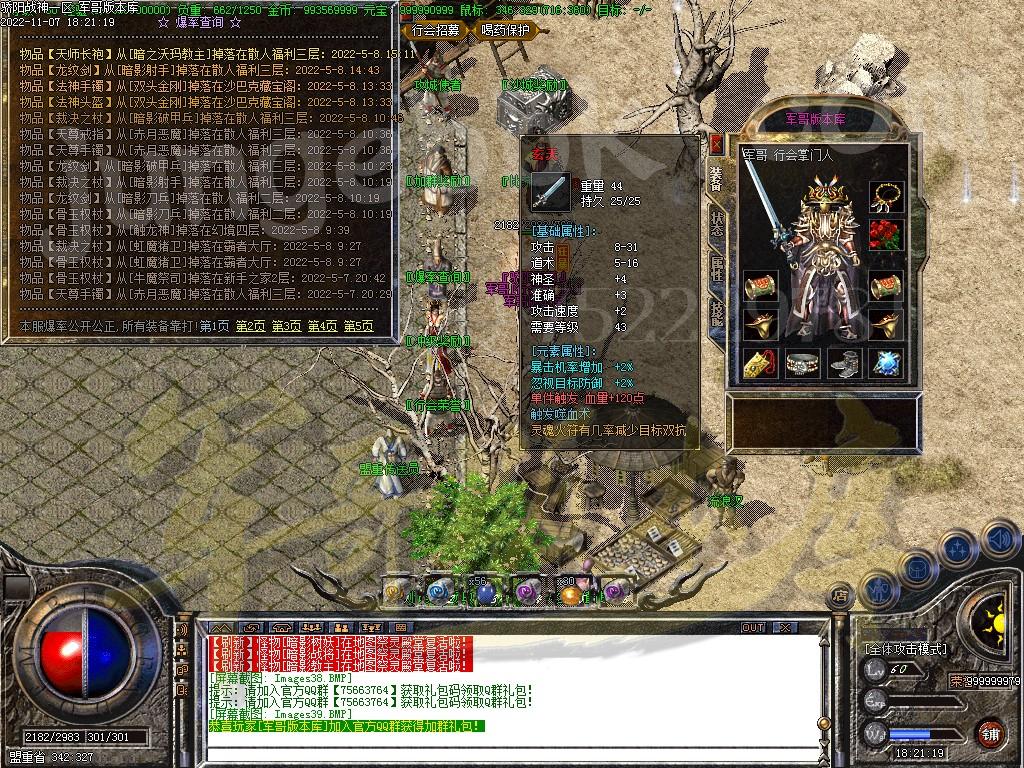Open the round 铺 shop button
The width and height of the screenshot is (1024, 768).
point(989,732)
